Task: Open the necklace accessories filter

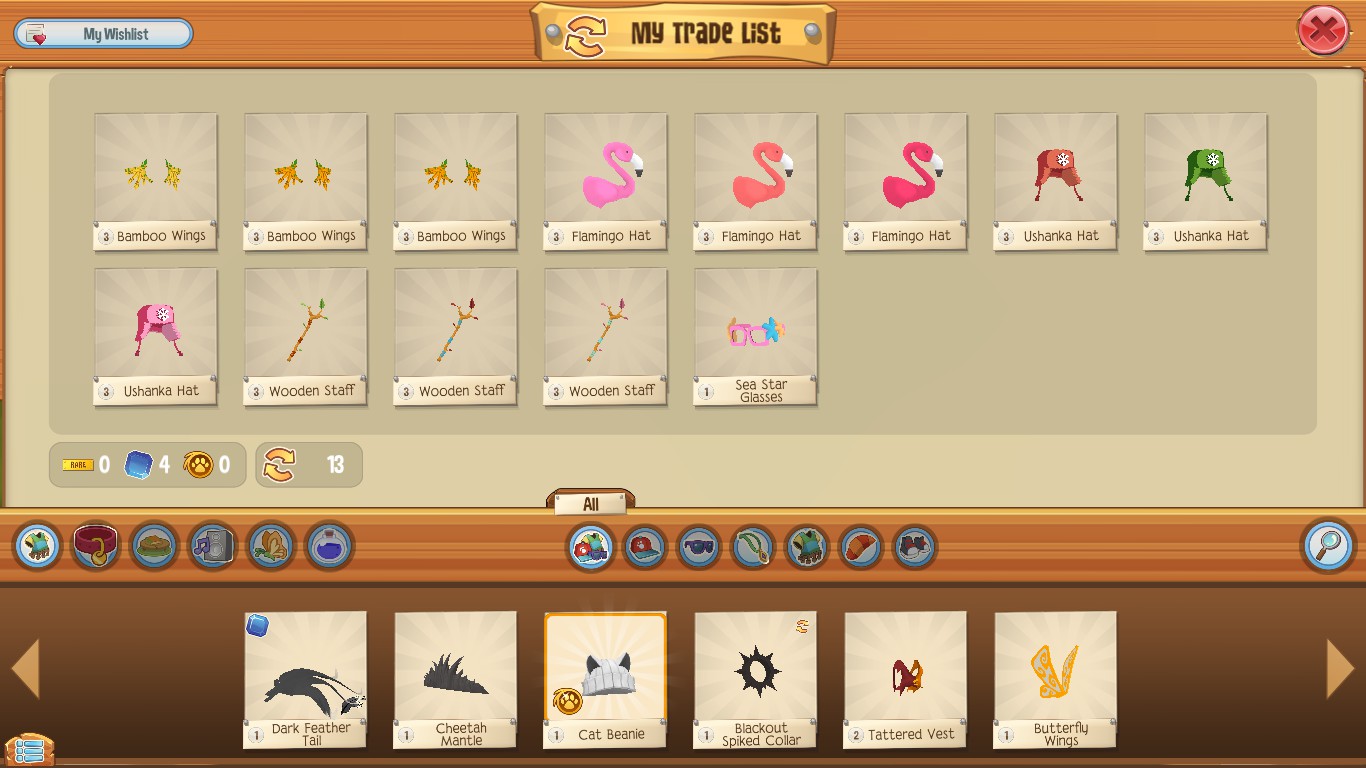Action: (753, 546)
